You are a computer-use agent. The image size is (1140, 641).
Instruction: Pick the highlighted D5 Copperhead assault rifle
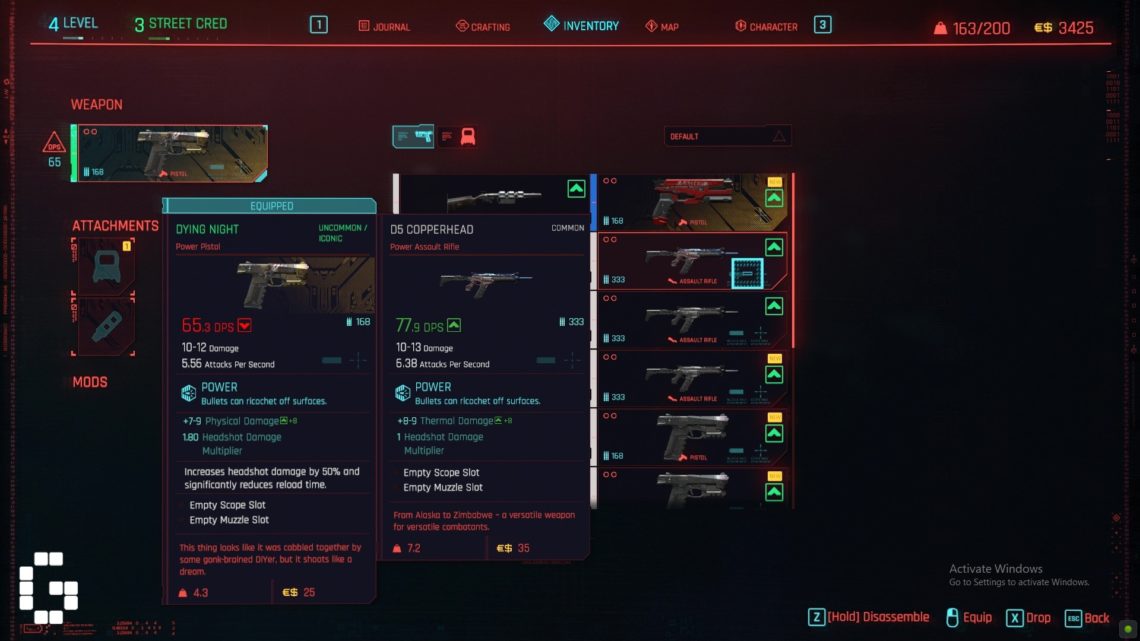[692, 260]
